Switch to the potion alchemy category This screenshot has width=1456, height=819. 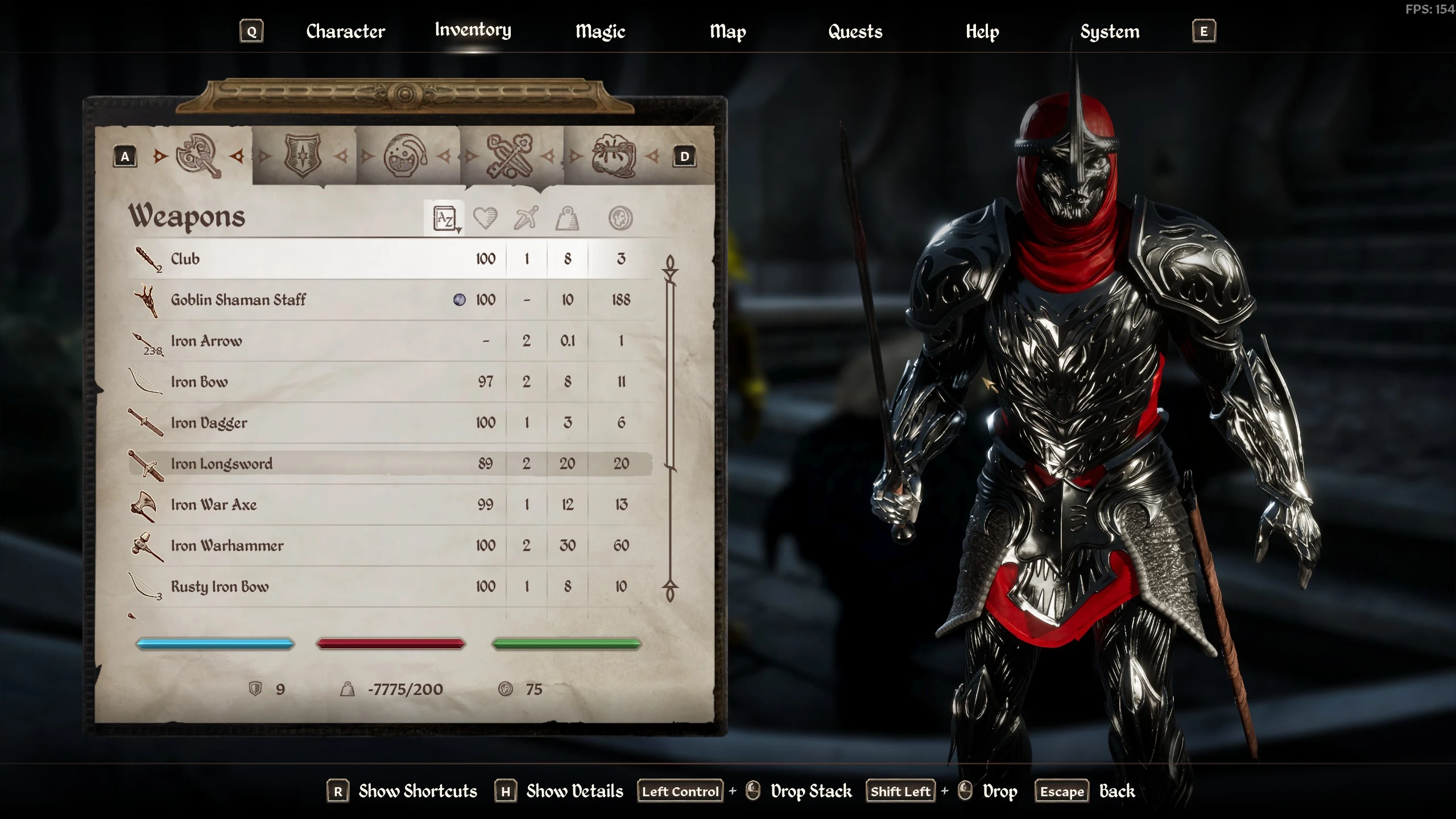(x=406, y=156)
